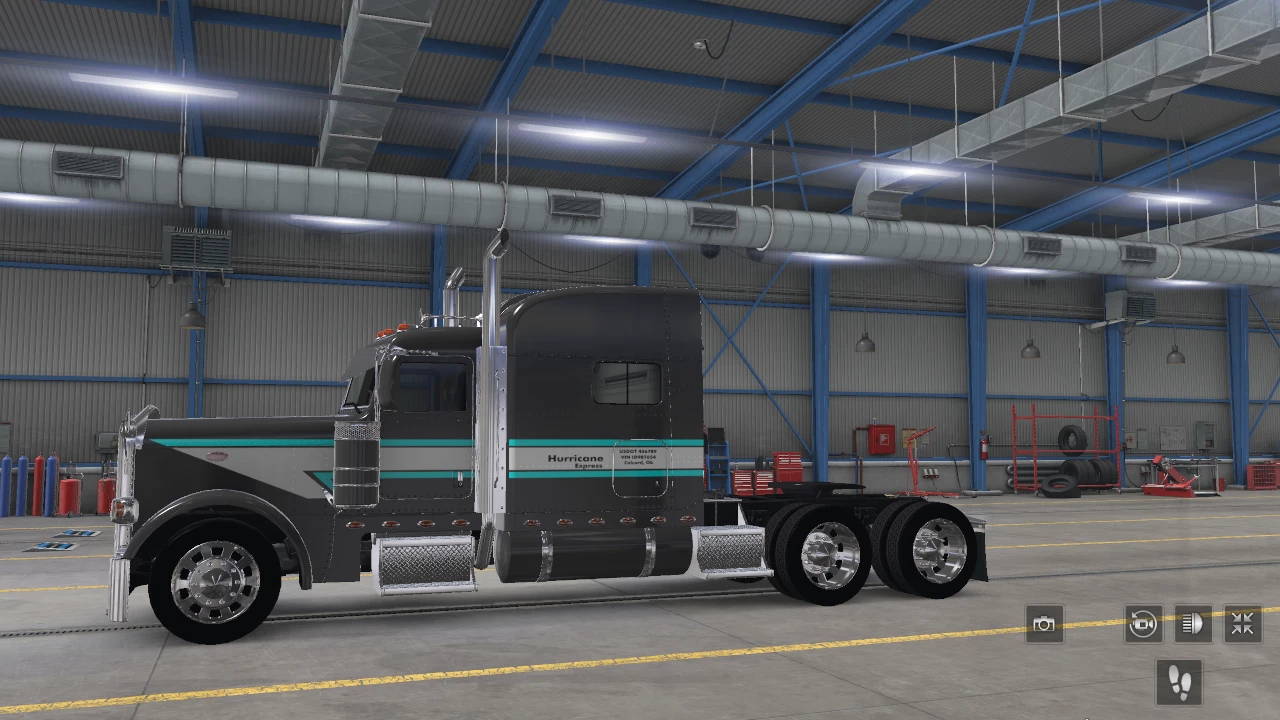Toggle the vehicle headlights icon
Screen dimensions: 1280x720
1191,624
